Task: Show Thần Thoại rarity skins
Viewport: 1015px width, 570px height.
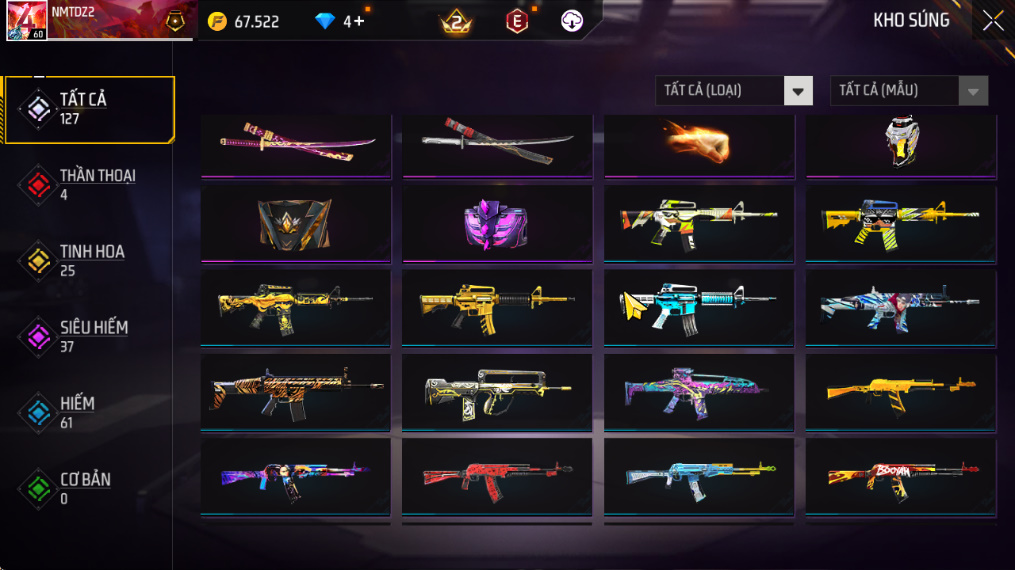Action: pos(88,185)
